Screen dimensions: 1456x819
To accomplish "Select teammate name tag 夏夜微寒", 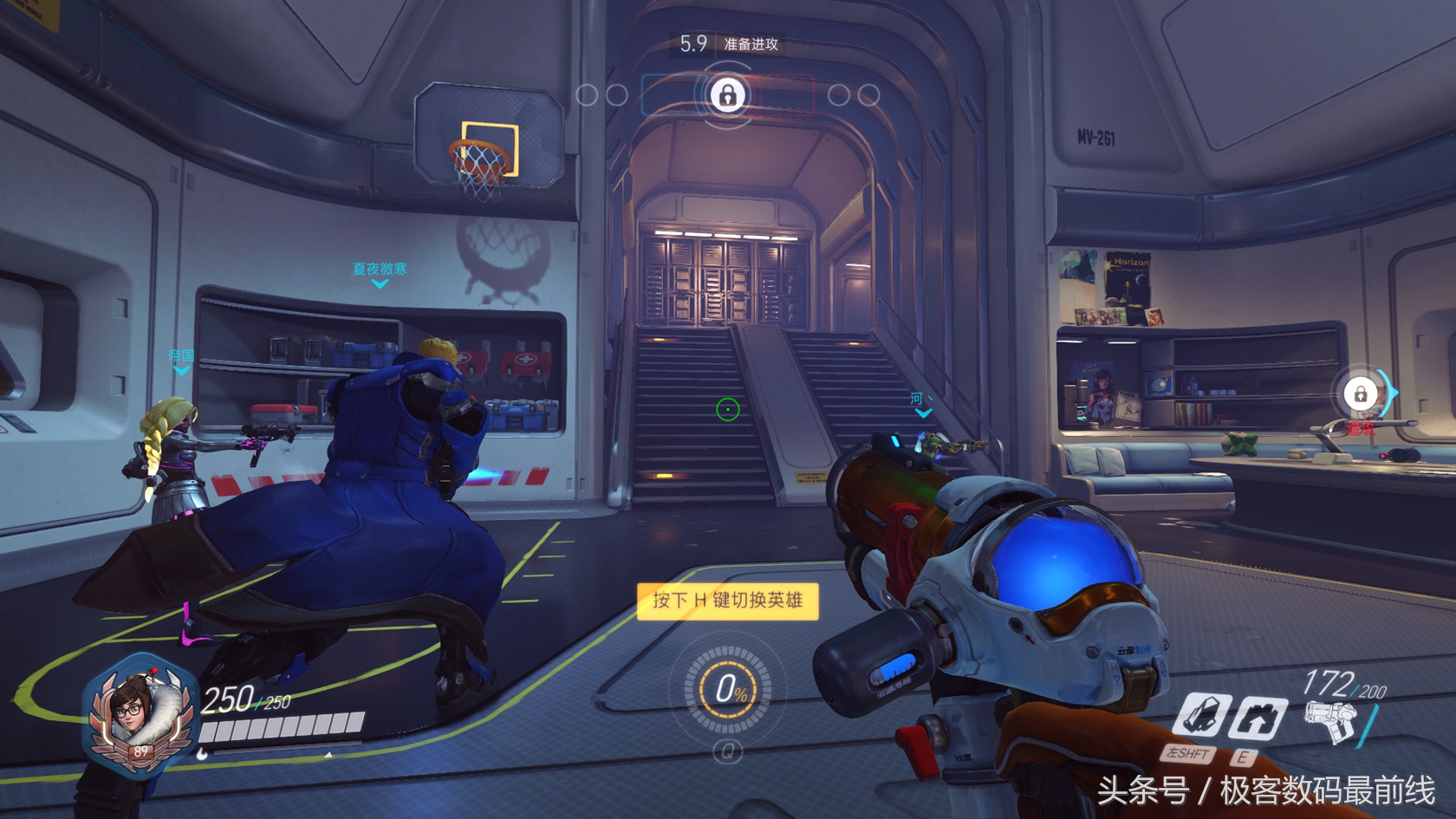I will [379, 270].
